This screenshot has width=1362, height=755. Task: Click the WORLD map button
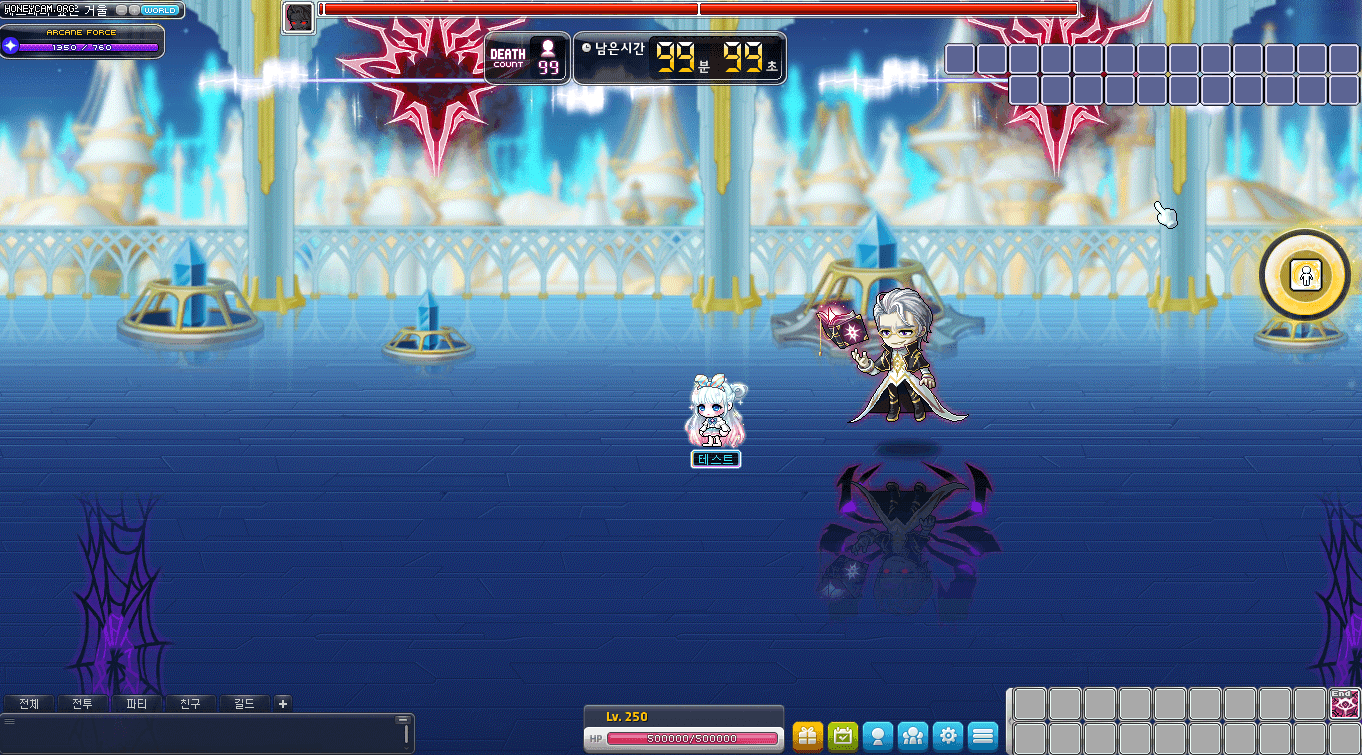coord(160,11)
